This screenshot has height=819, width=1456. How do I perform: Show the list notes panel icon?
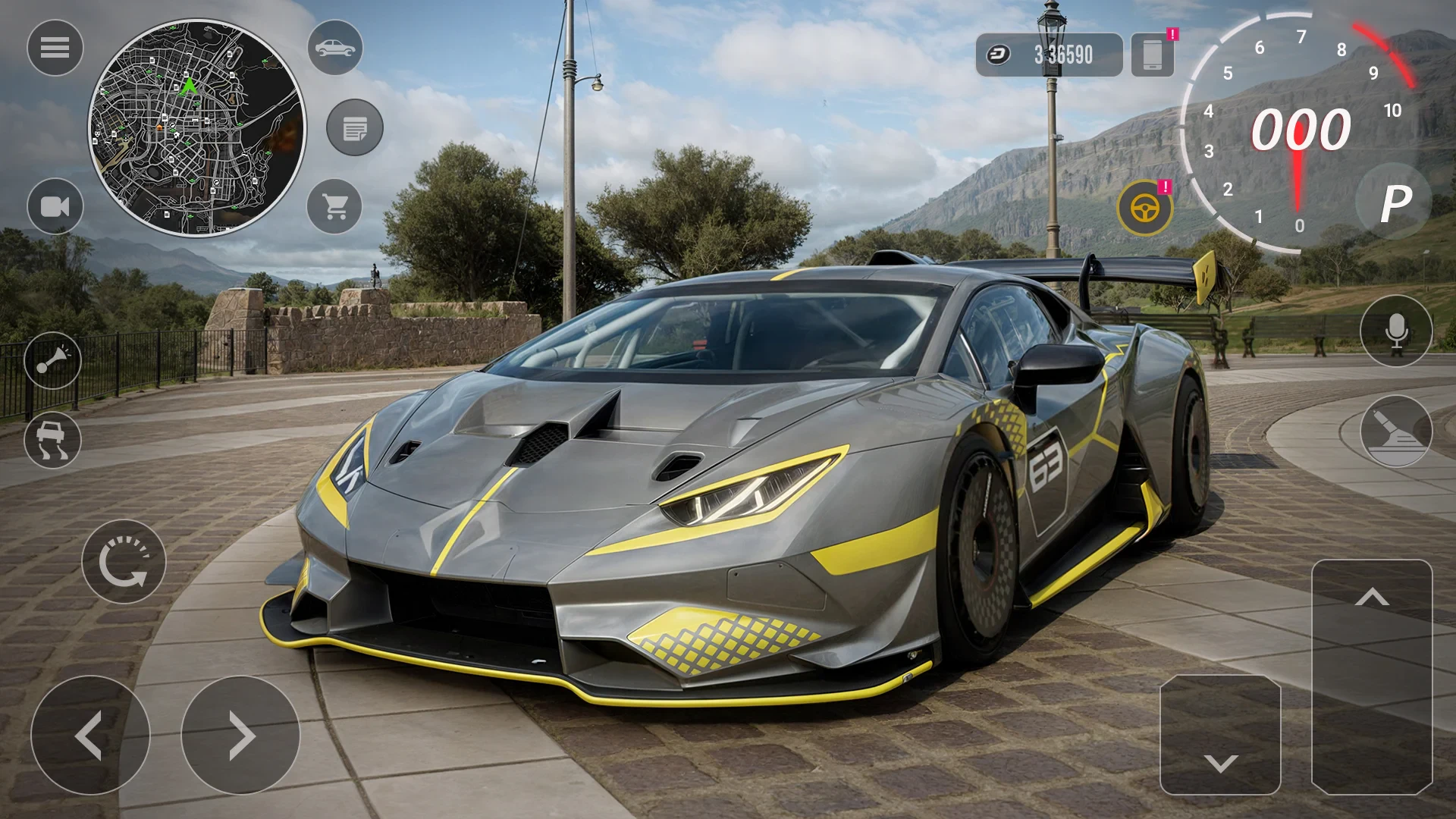coord(355,127)
